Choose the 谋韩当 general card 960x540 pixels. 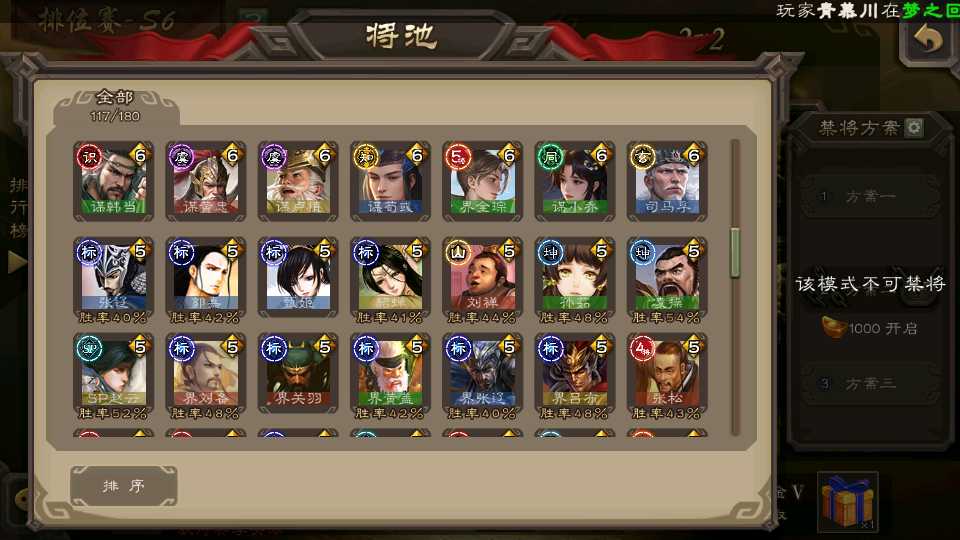112,181
